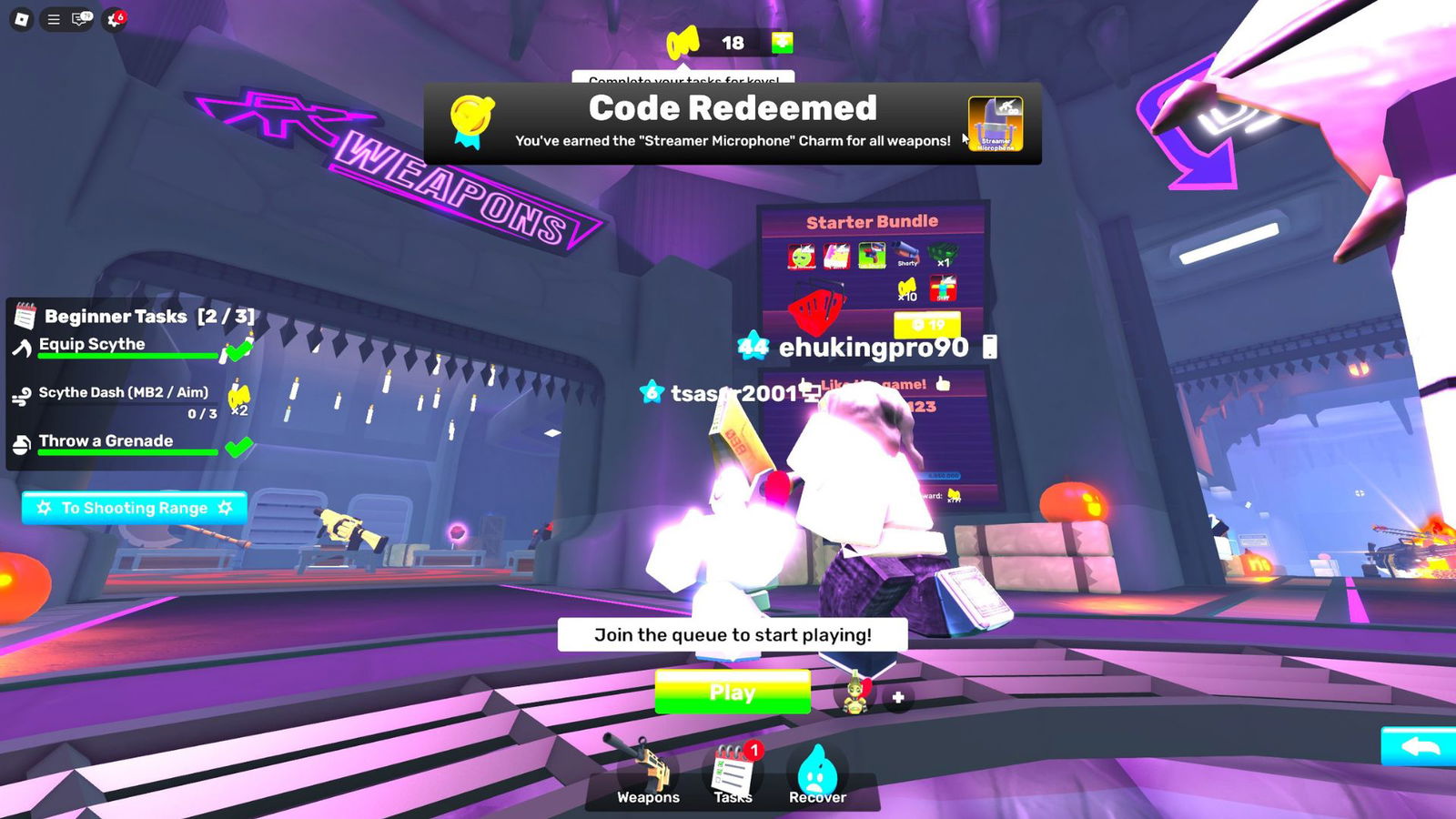Open settings gear with 6 notifications
Viewport: 1456px width, 819px height.
click(113, 18)
